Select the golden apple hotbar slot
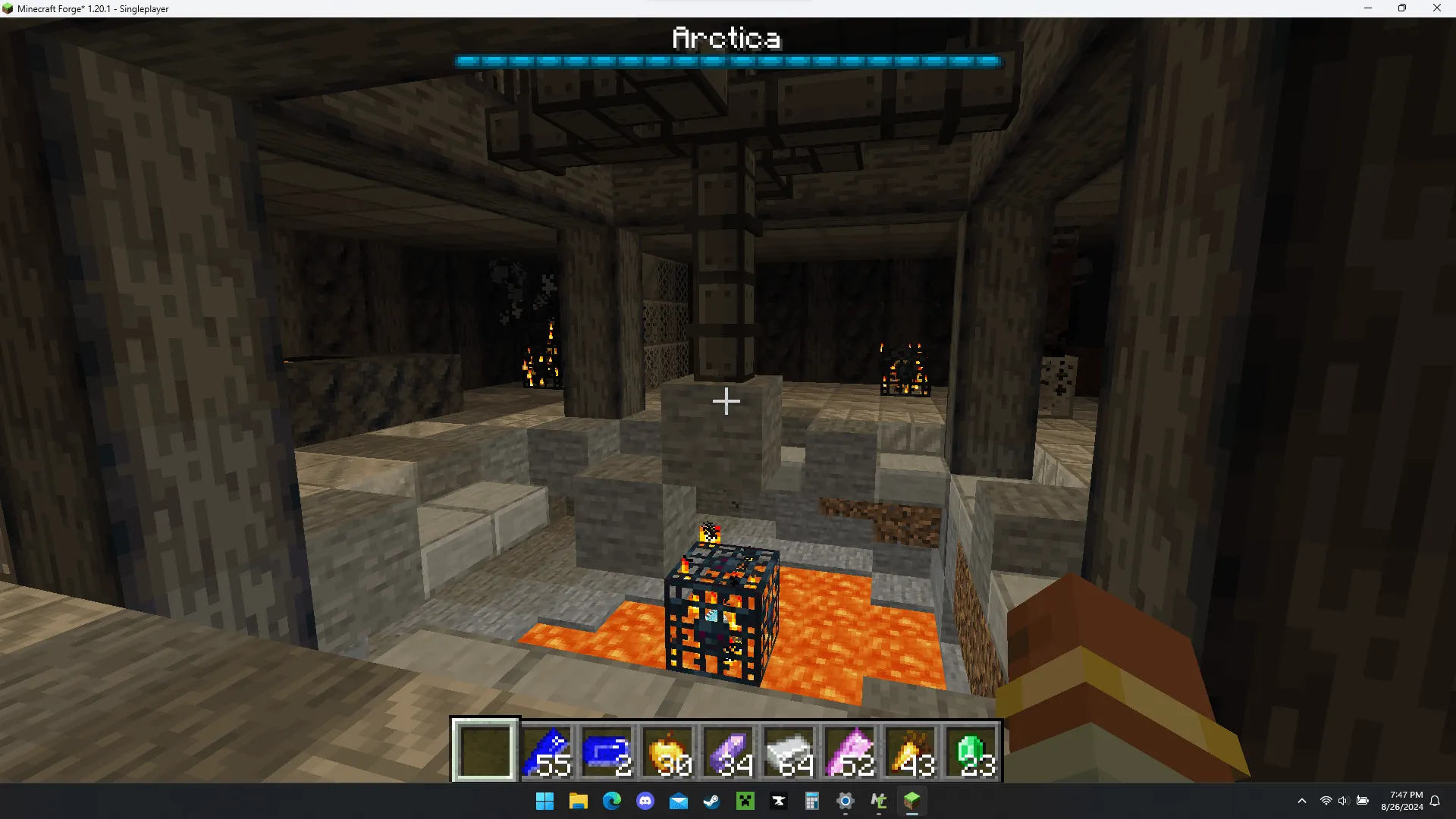Screen dimensions: 1456x819 [x=668, y=751]
